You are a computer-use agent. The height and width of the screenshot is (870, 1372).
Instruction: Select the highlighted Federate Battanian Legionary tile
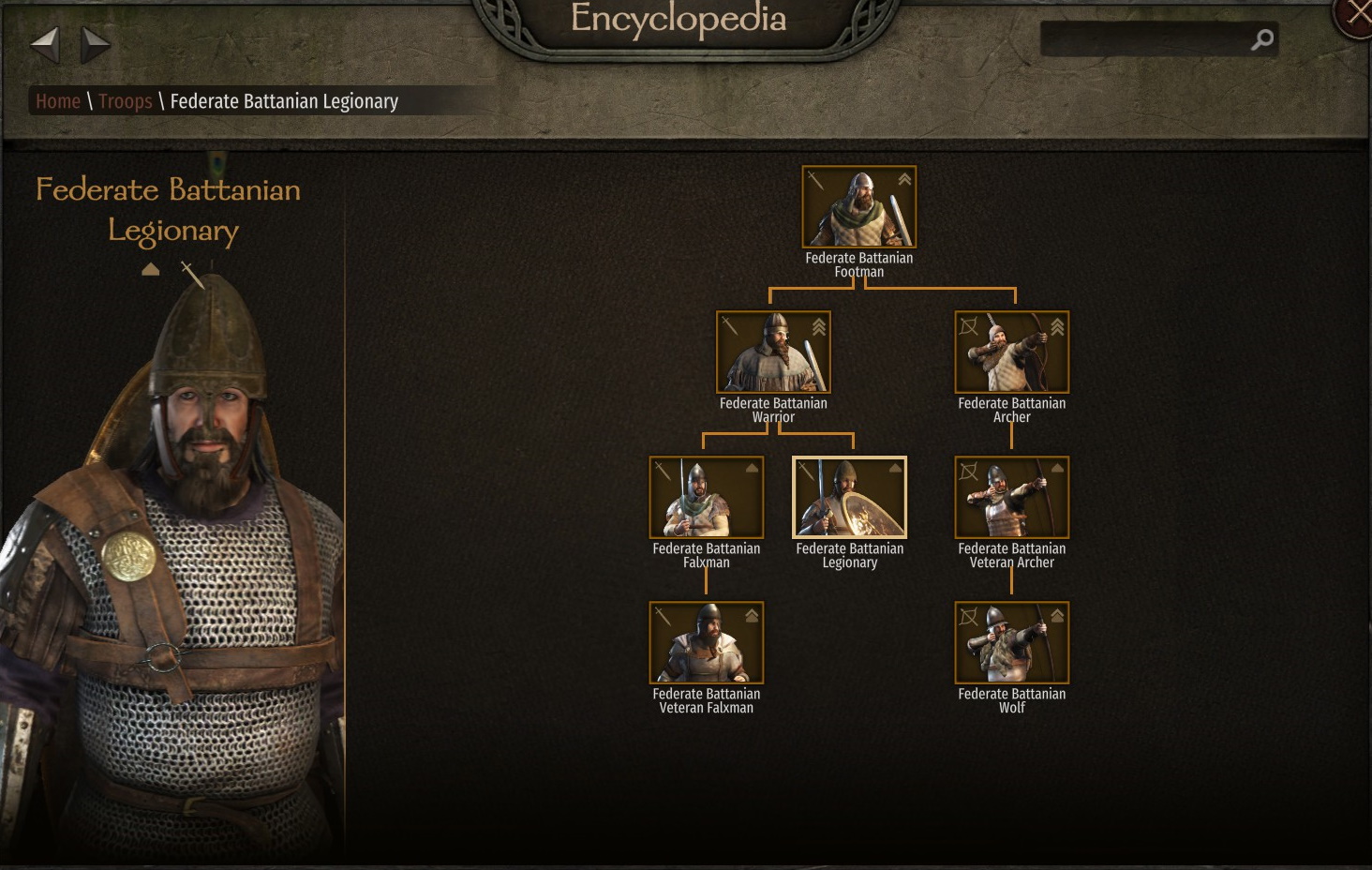(849, 498)
